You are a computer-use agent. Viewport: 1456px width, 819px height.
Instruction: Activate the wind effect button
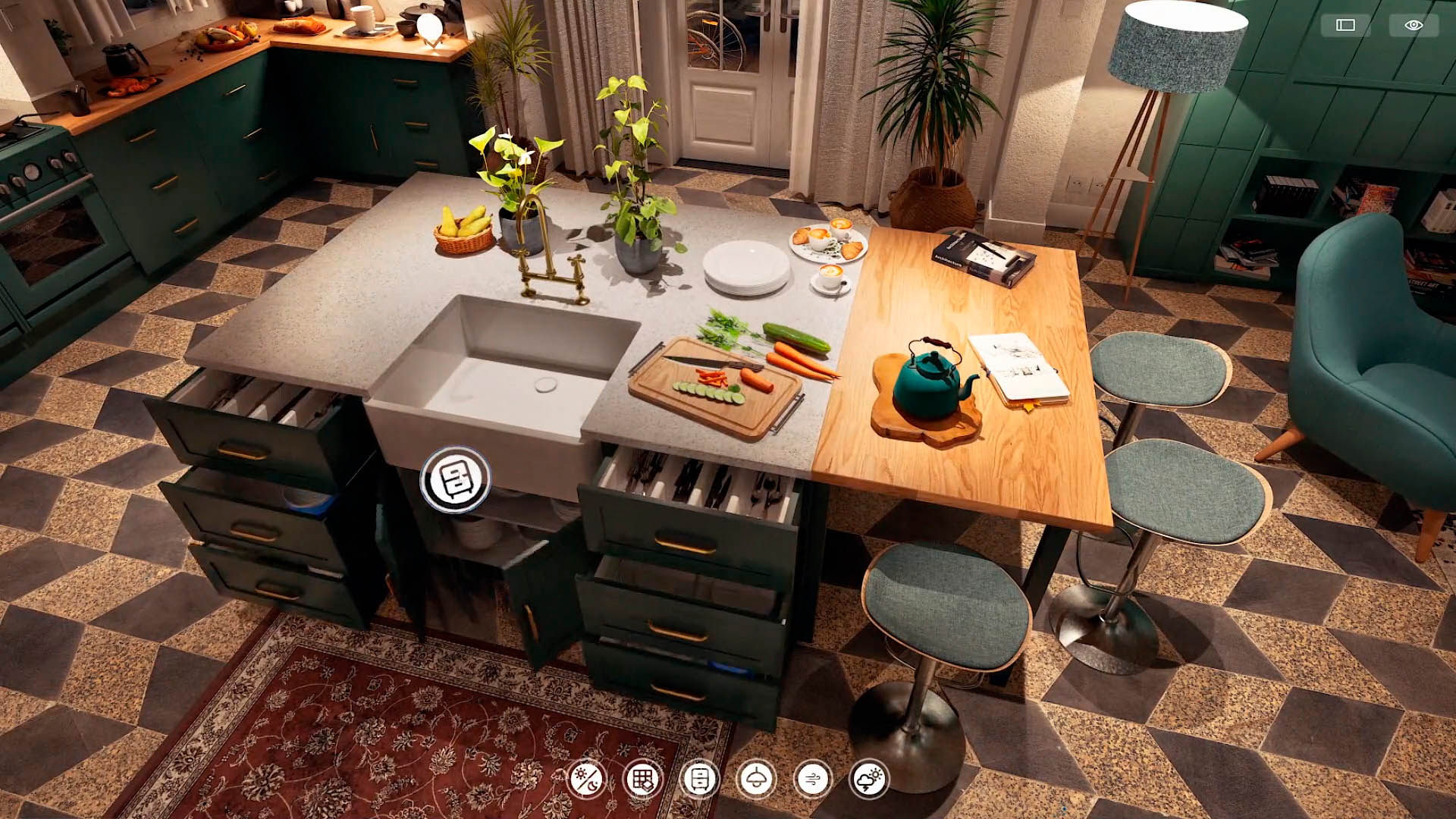pos(812,779)
